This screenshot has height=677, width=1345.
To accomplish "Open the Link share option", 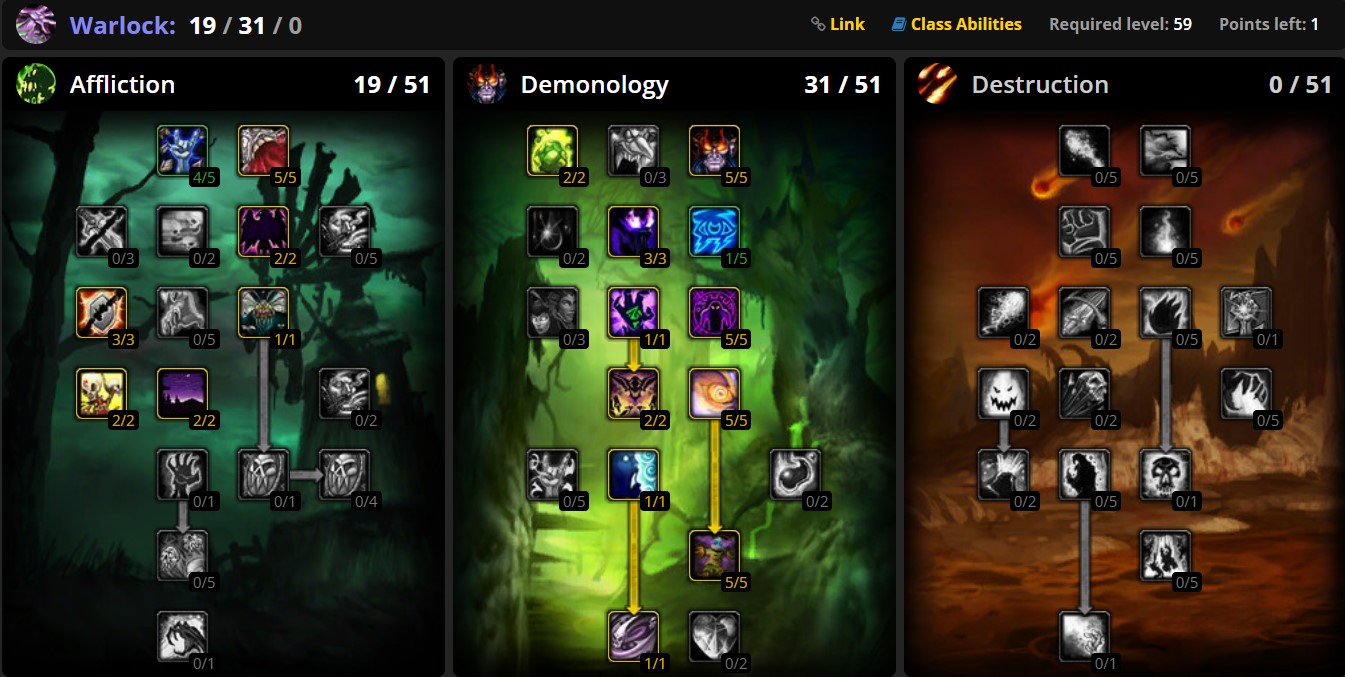I will pos(838,24).
